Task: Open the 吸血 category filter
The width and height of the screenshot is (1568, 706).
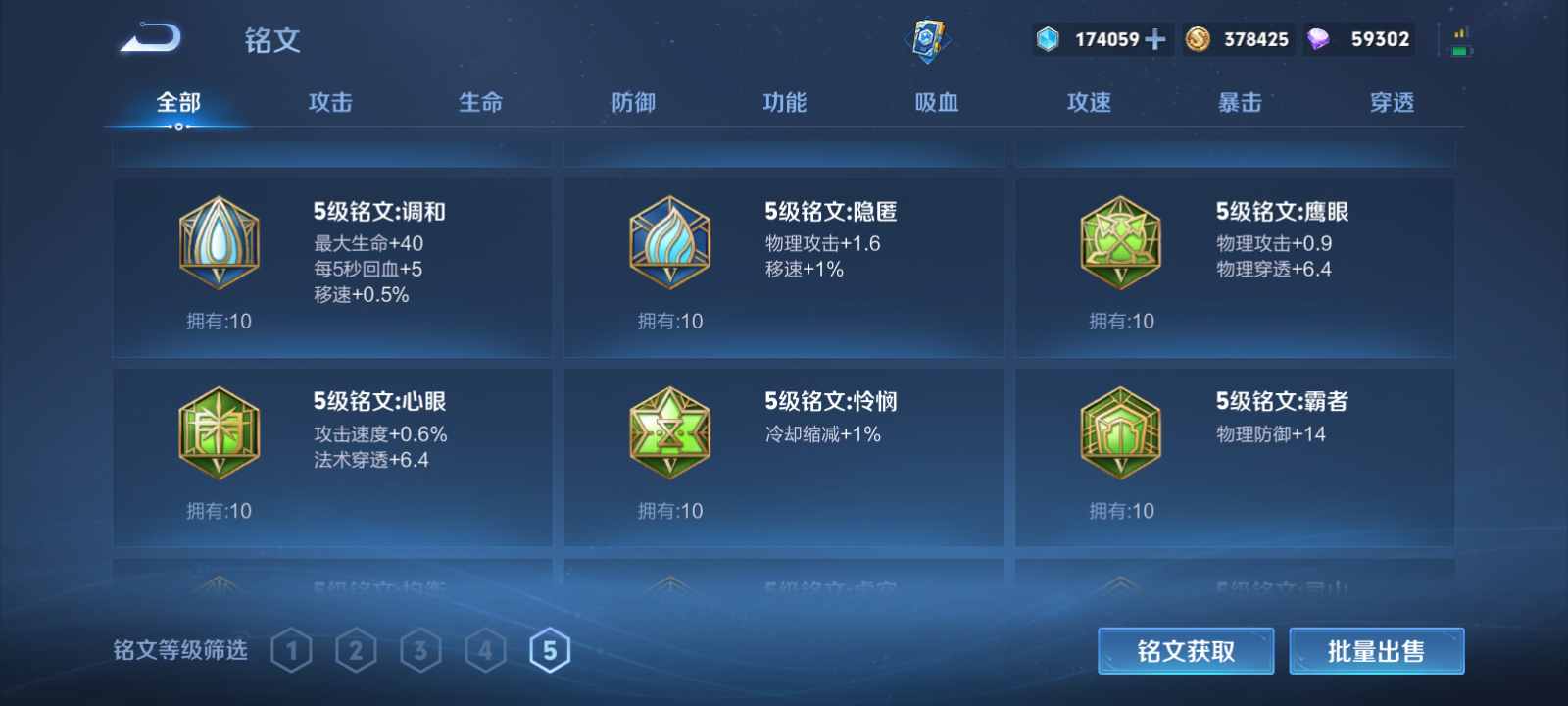Action: [936, 102]
